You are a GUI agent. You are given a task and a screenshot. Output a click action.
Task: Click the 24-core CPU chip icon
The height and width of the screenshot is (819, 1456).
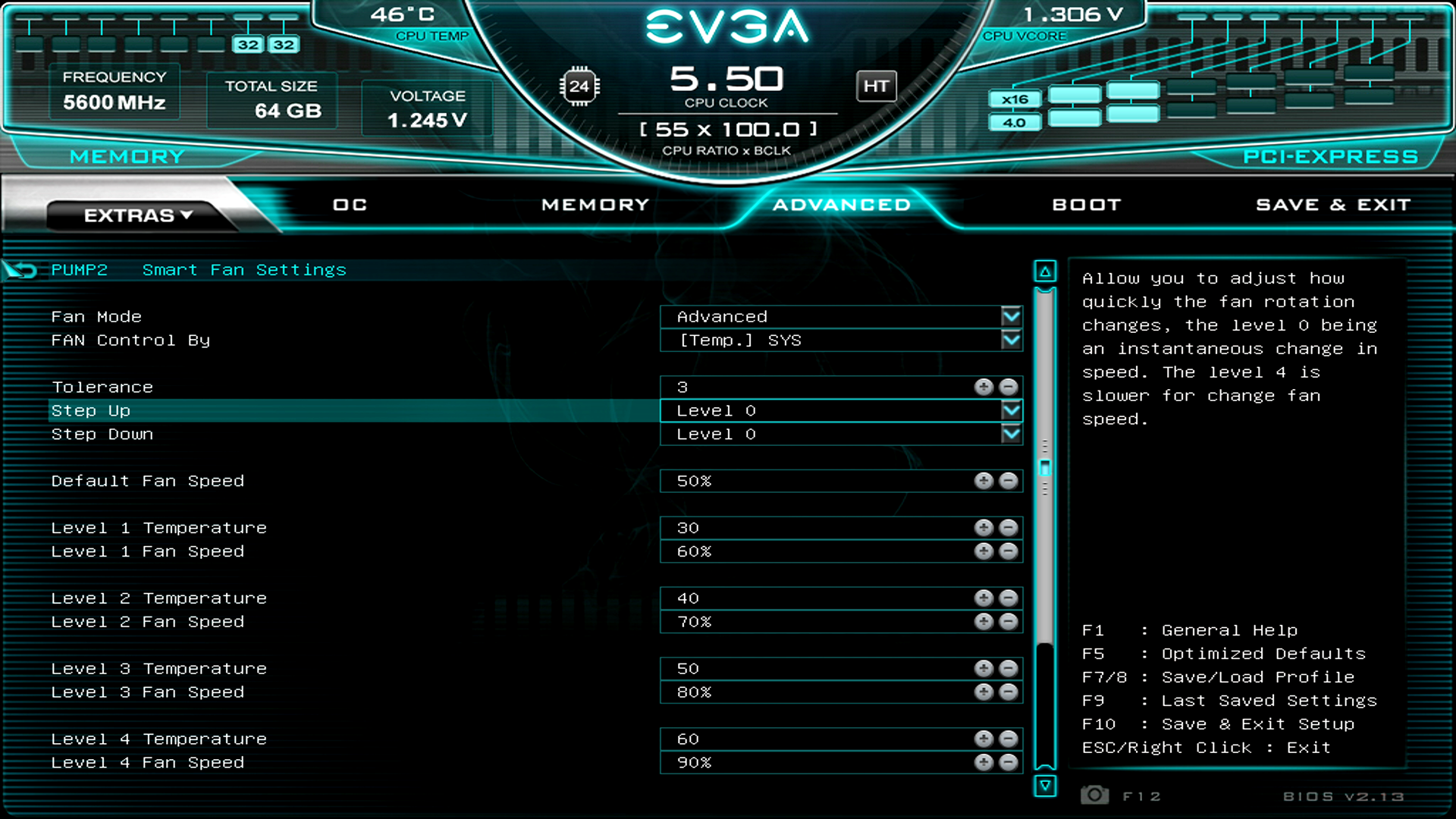coord(580,86)
